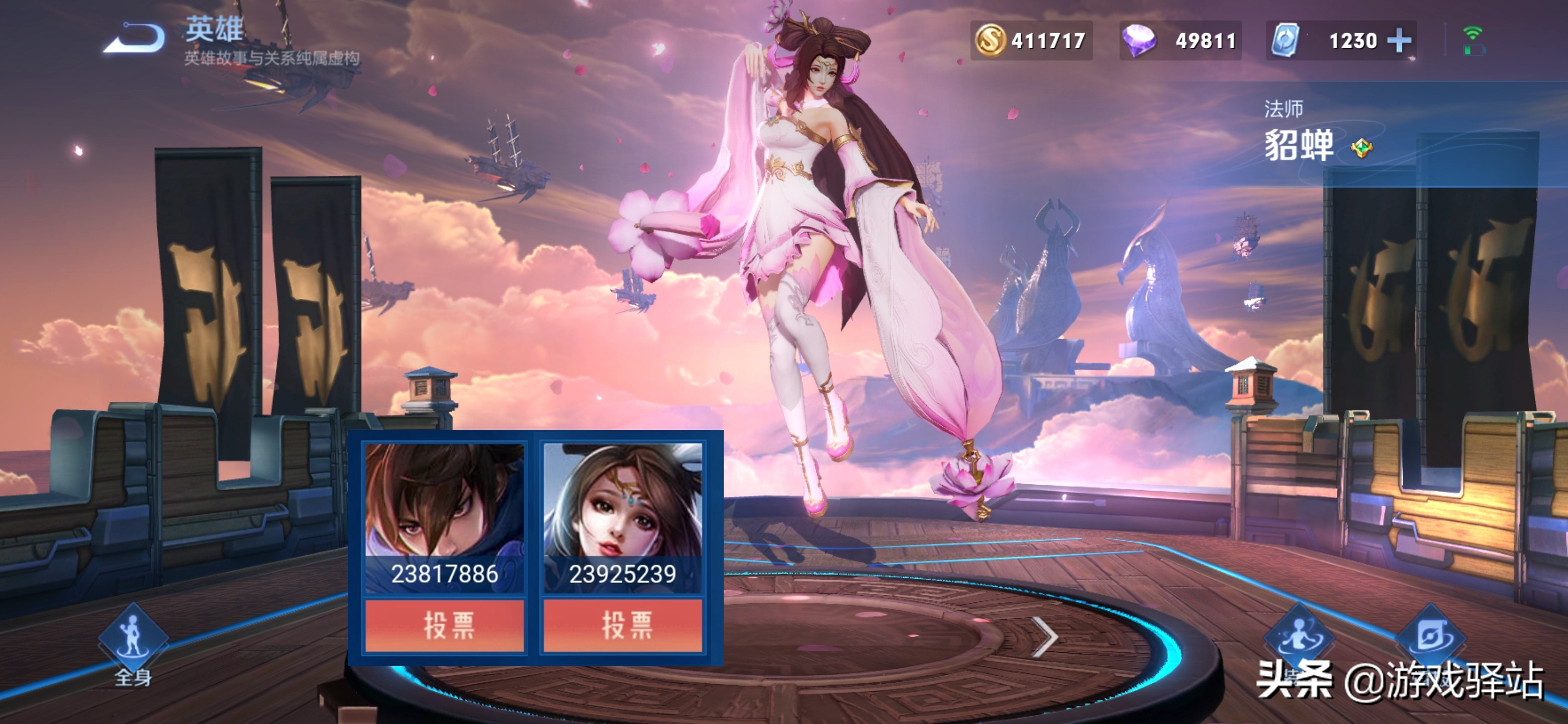Vote for the male hero with 23817886 votes
This screenshot has width=1568, height=724.
click(444, 625)
